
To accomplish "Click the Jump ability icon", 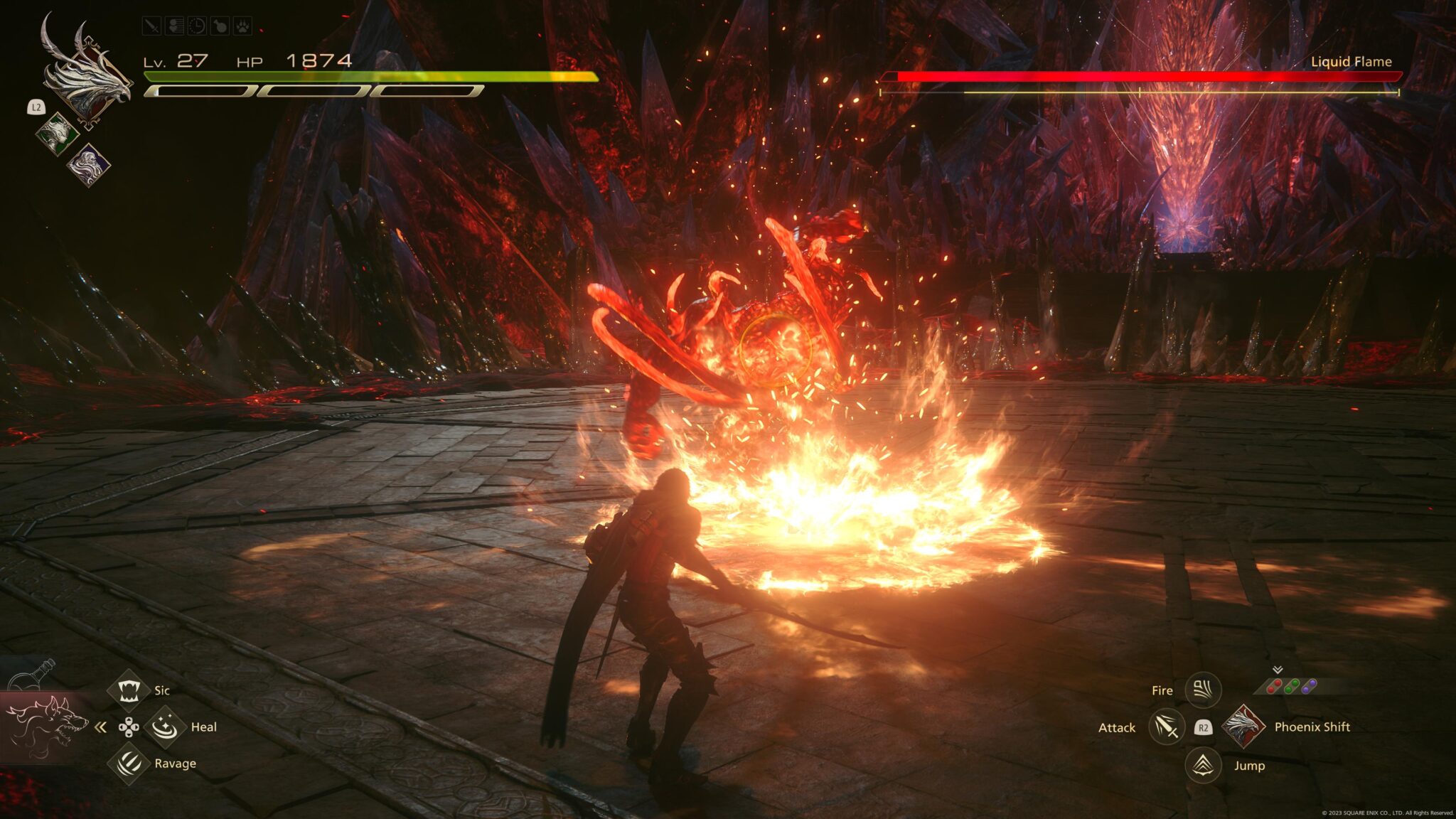I will [x=1202, y=766].
